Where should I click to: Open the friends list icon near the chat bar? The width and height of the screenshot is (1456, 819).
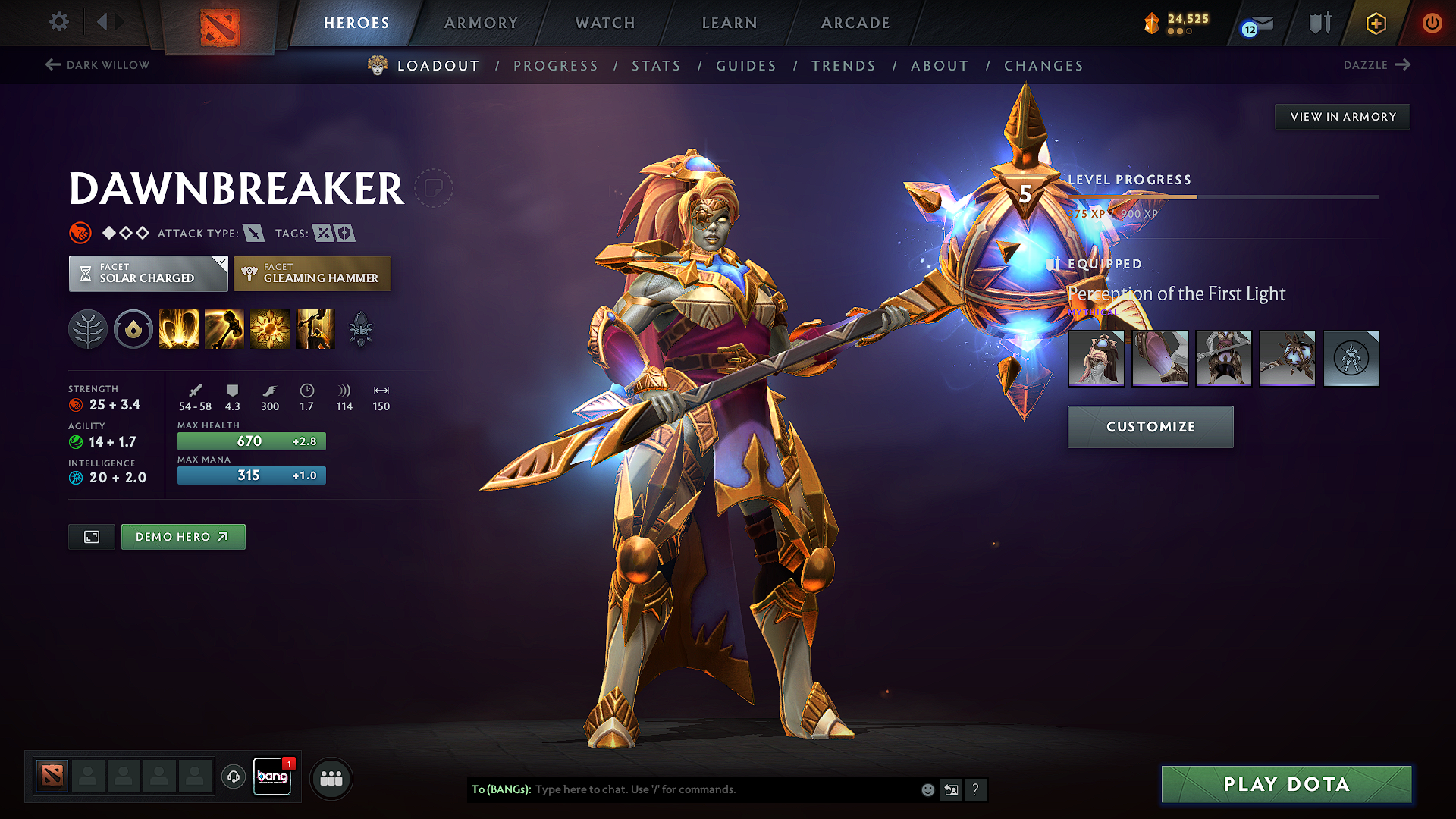click(331, 777)
